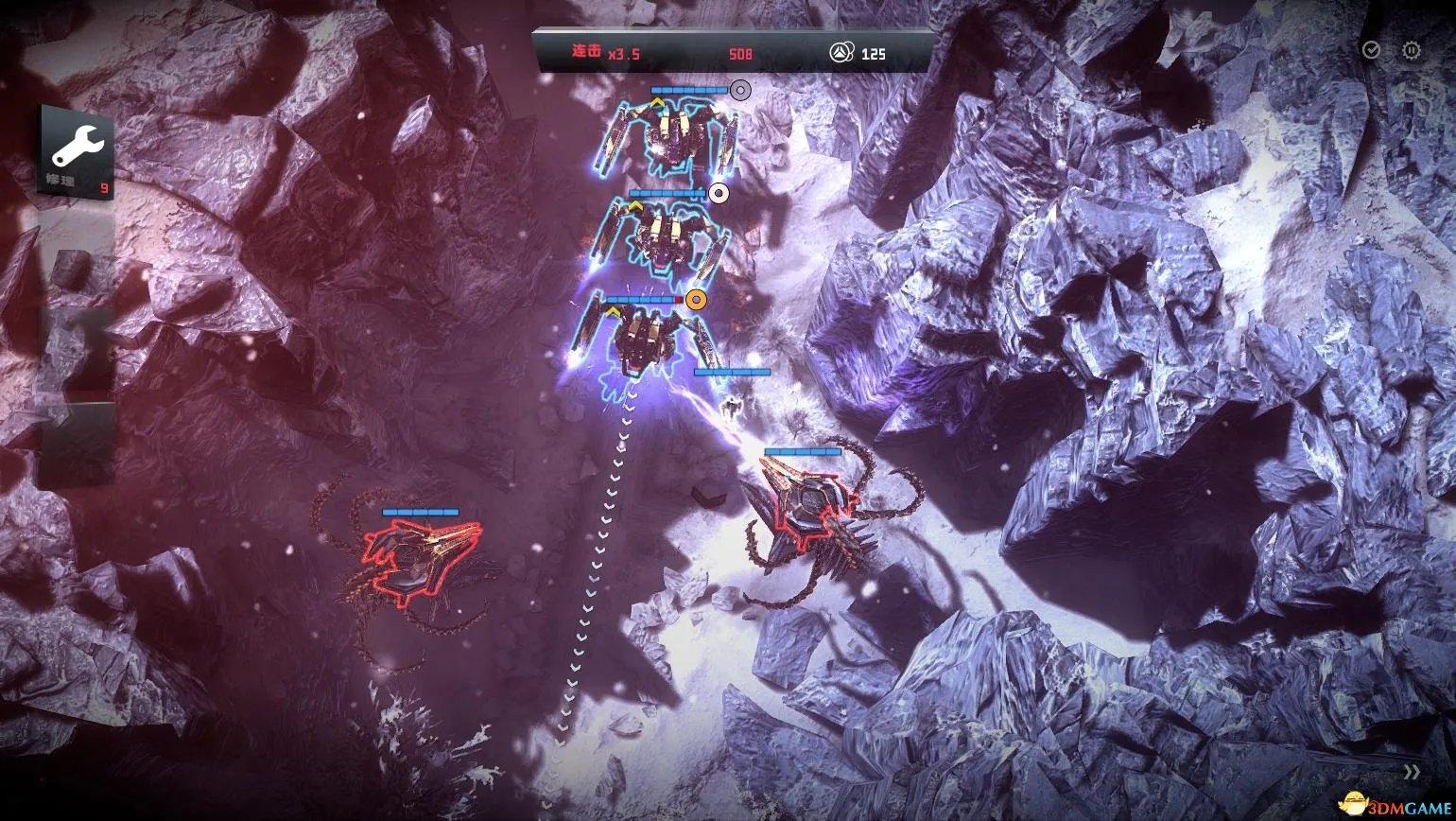Activate the wrench Repair ability
This screenshot has height=821, width=1456.
pyautogui.click(x=77, y=151)
